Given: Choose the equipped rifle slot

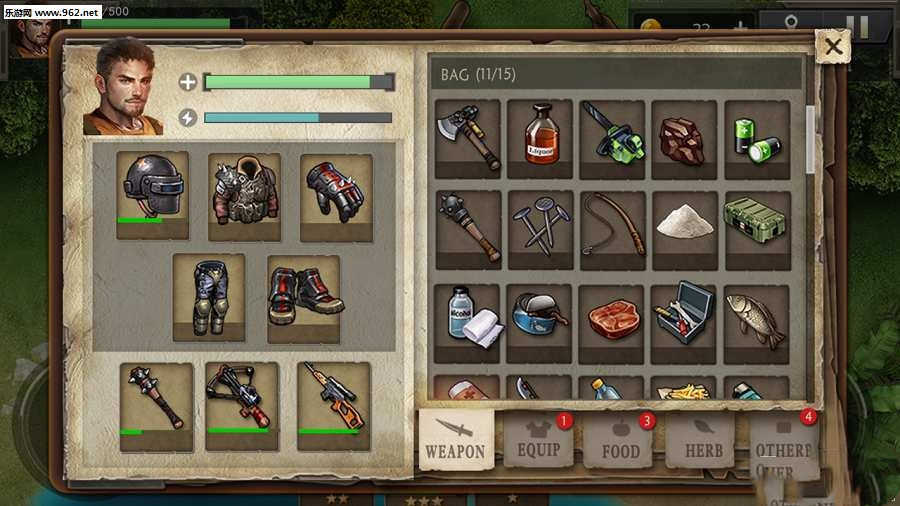Looking at the screenshot, I should tap(334, 404).
